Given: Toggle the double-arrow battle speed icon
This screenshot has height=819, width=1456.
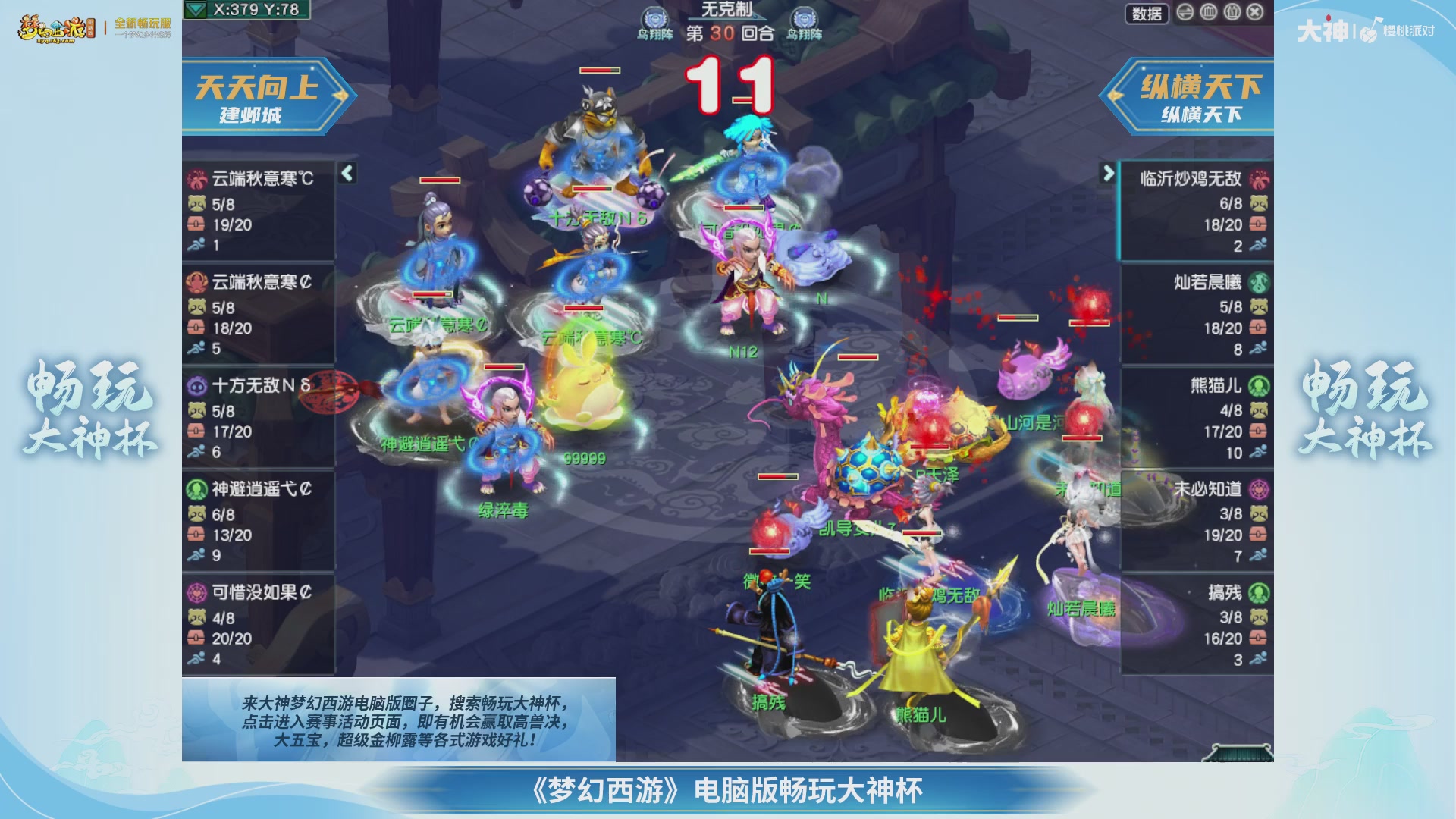Looking at the screenshot, I should coord(1185,13).
